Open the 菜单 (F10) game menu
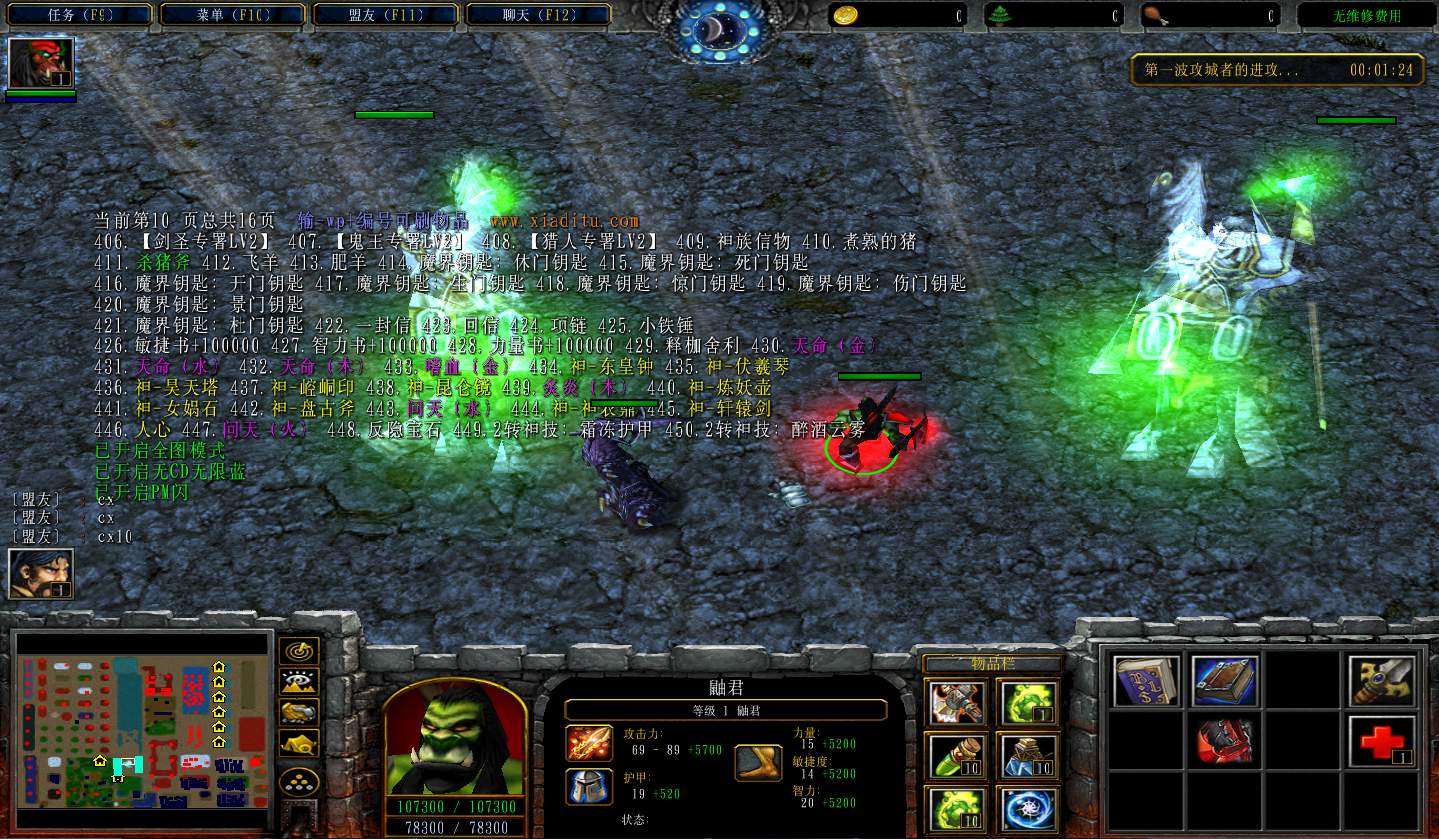 [235, 15]
